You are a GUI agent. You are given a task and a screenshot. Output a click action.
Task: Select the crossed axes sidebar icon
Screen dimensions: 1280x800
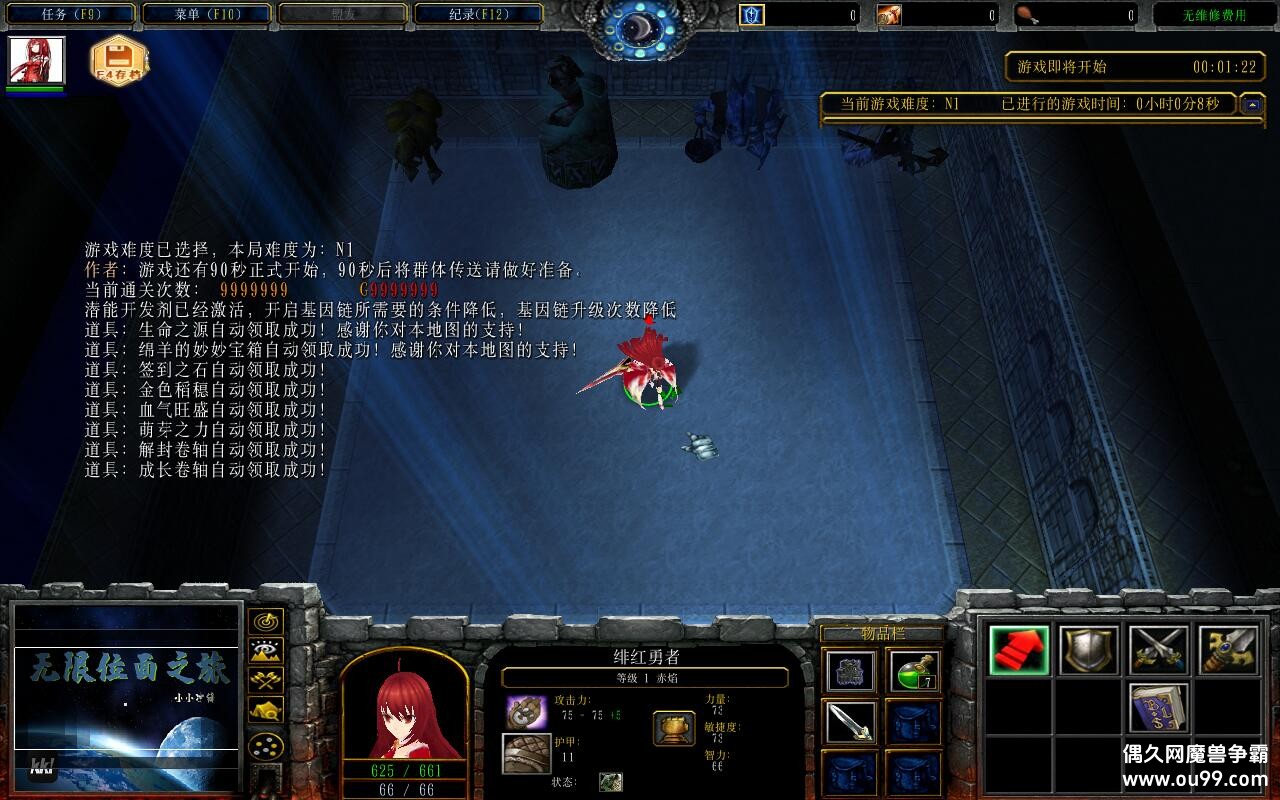[x=264, y=678]
